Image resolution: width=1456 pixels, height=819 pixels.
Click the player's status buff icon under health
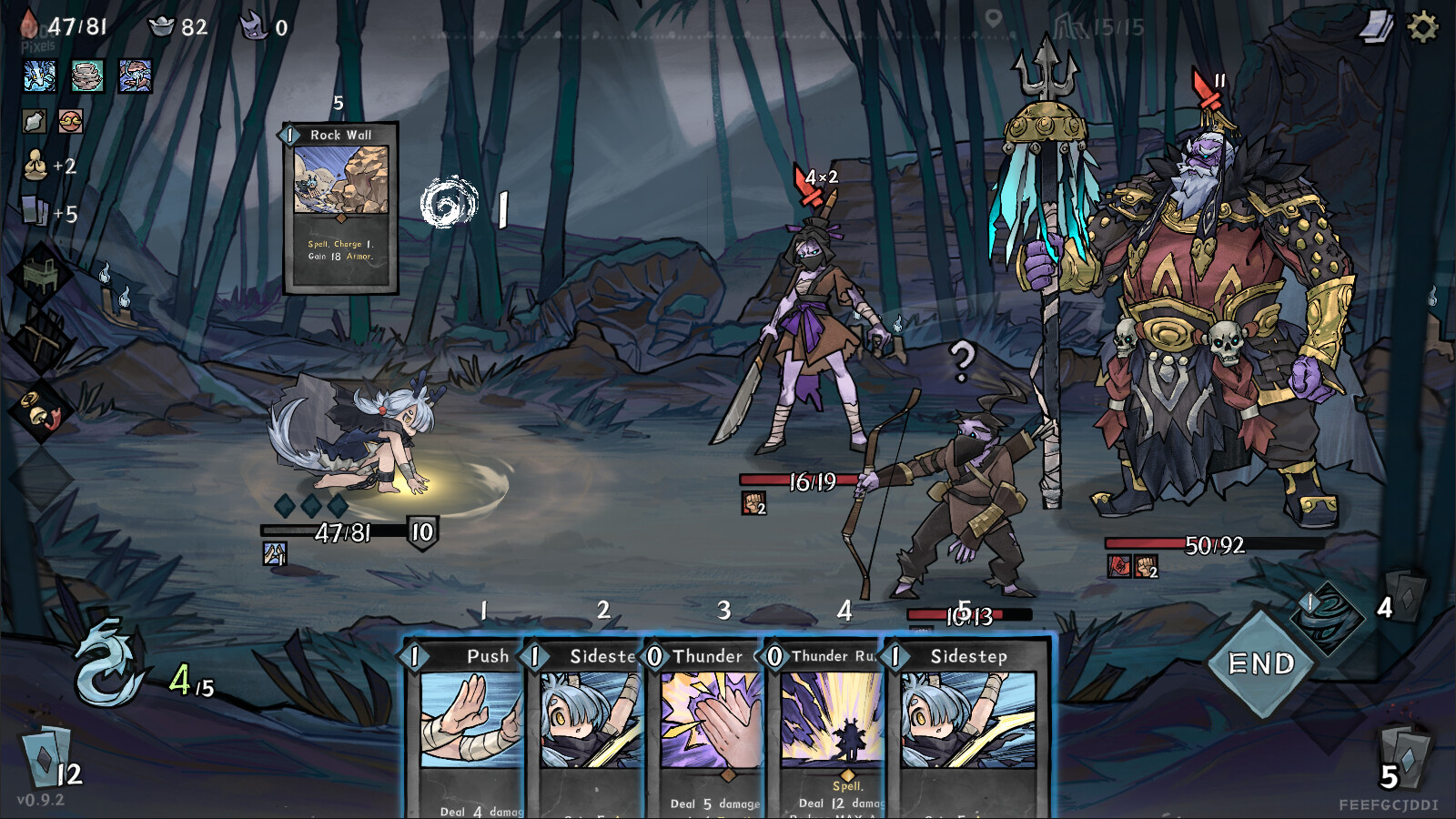click(275, 553)
